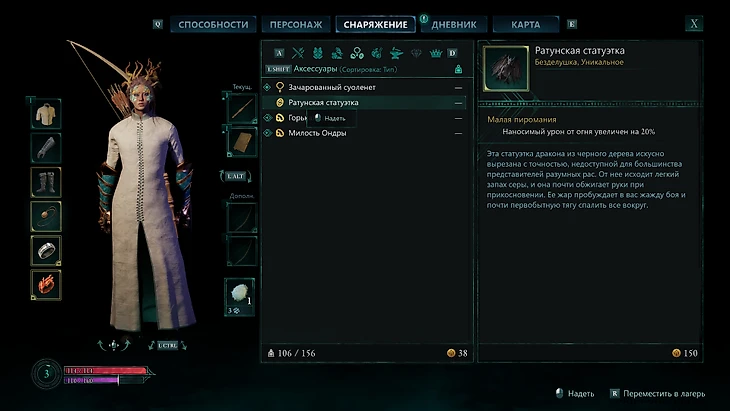This screenshot has width=730, height=411.
Task: Select the Снаряжение tab
Action: click(376, 24)
